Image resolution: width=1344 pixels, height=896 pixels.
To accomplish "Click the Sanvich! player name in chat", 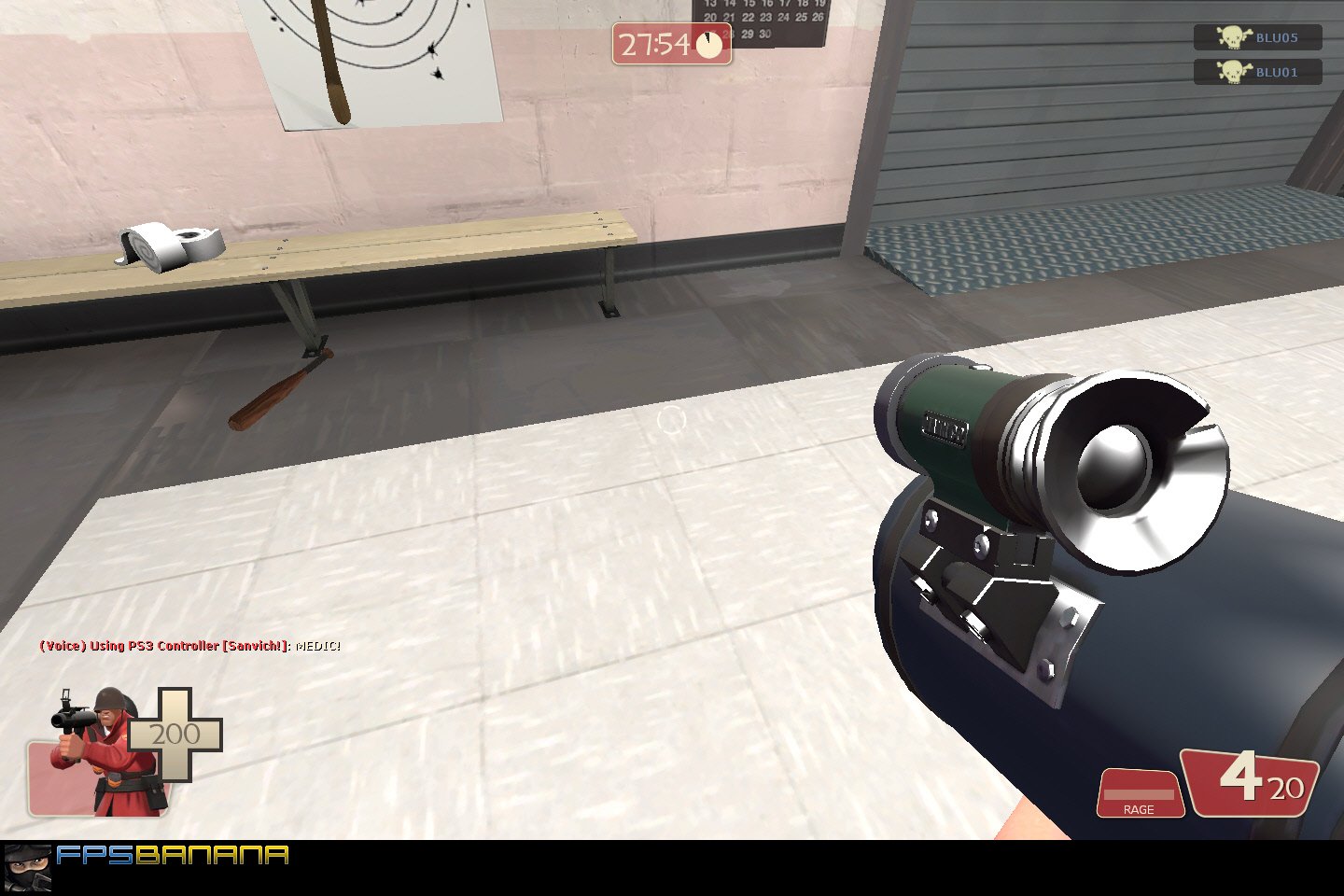I will tap(254, 645).
